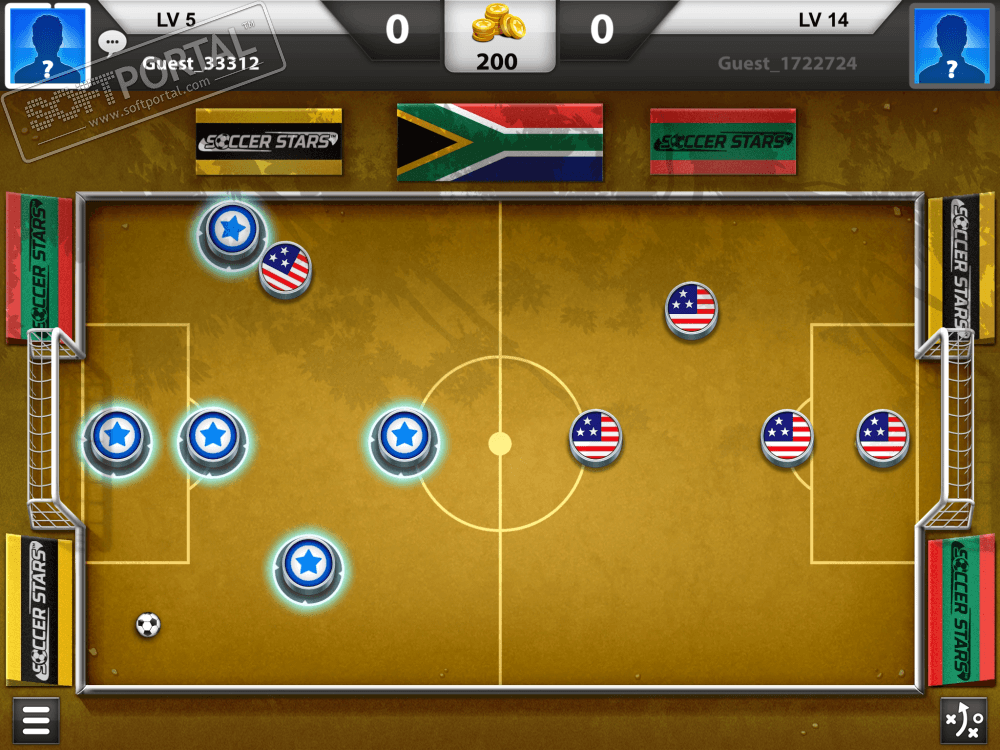1000x750 pixels.
Task: Open the hamburger menu button
Action: click(35, 720)
